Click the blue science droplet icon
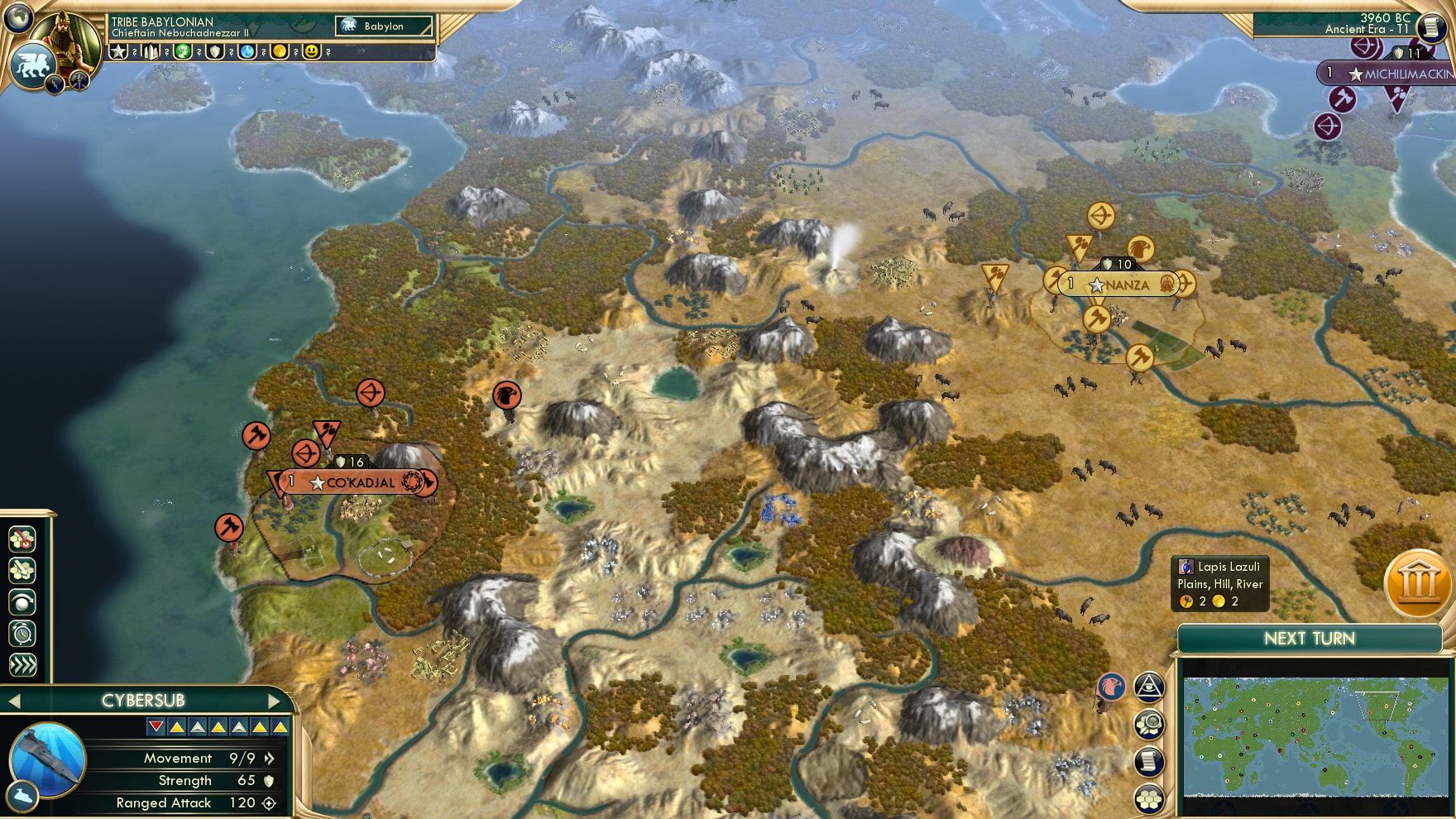The width and height of the screenshot is (1456, 819). [x=249, y=51]
